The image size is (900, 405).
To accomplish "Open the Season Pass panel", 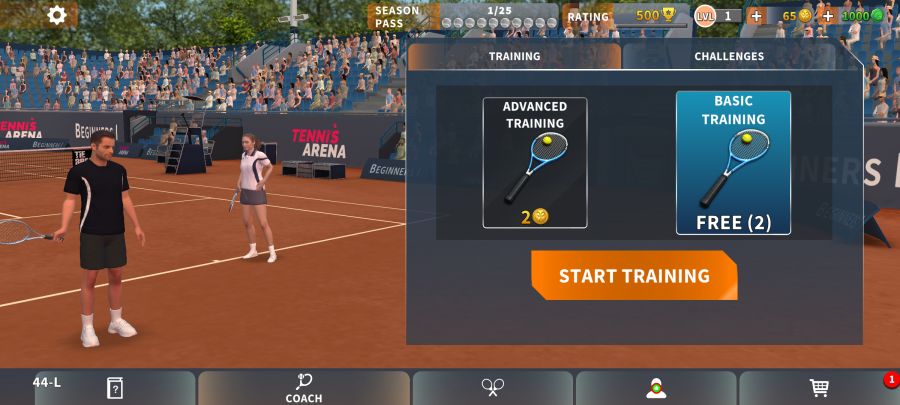I will [462, 16].
